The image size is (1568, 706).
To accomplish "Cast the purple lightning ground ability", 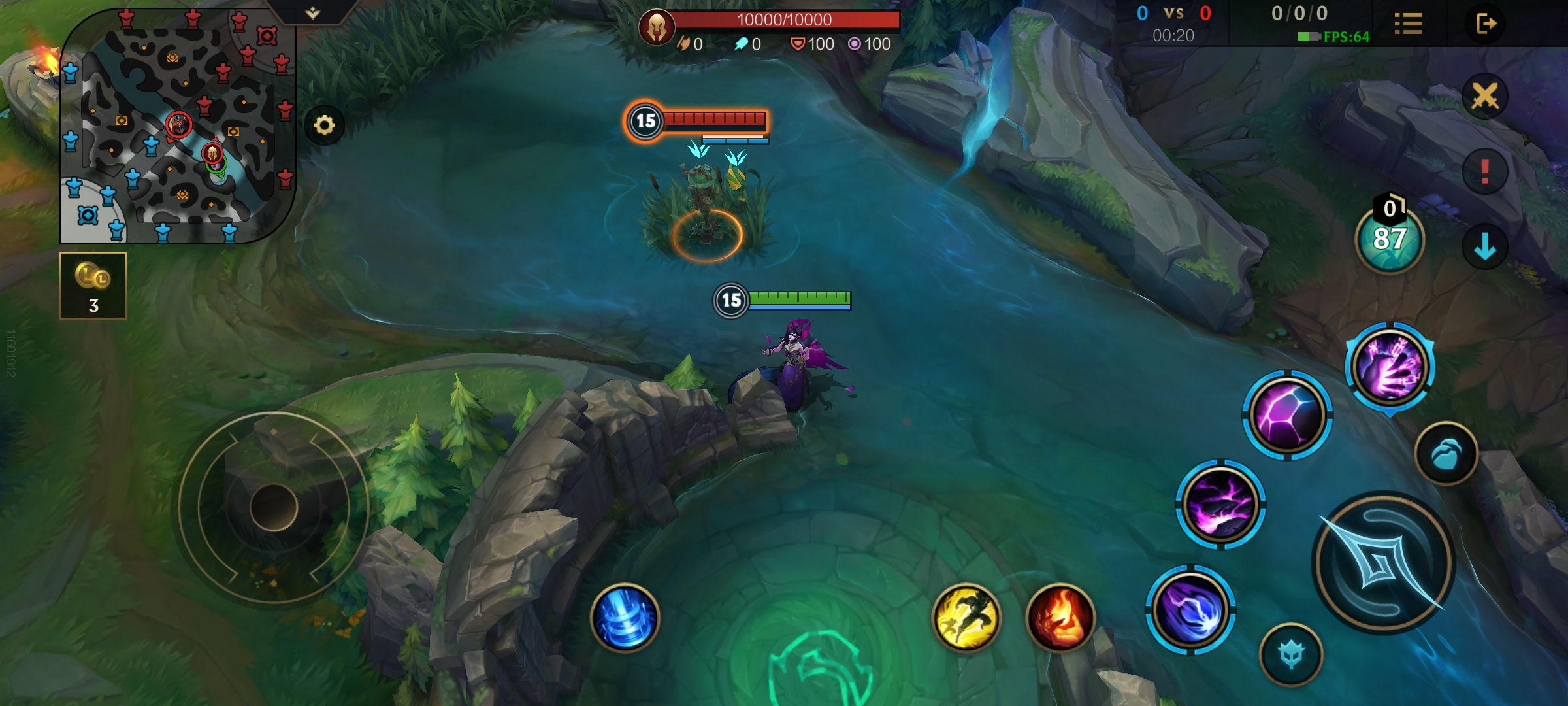I will coord(1220,505).
